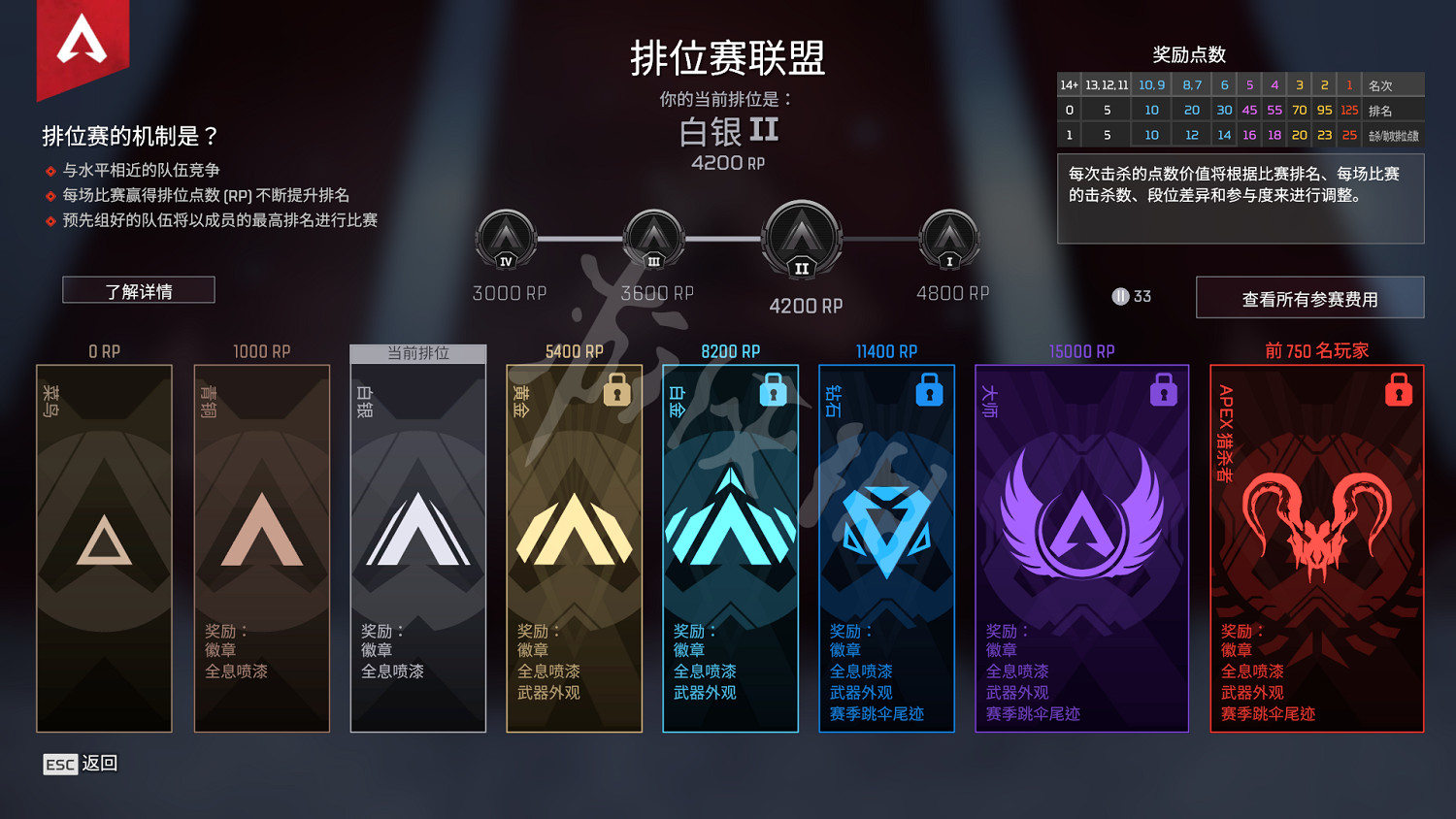This screenshot has width=1456, height=819.
Task: Click the red lock icon on APEX 猎杀者 card
Action: [1398, 391]
